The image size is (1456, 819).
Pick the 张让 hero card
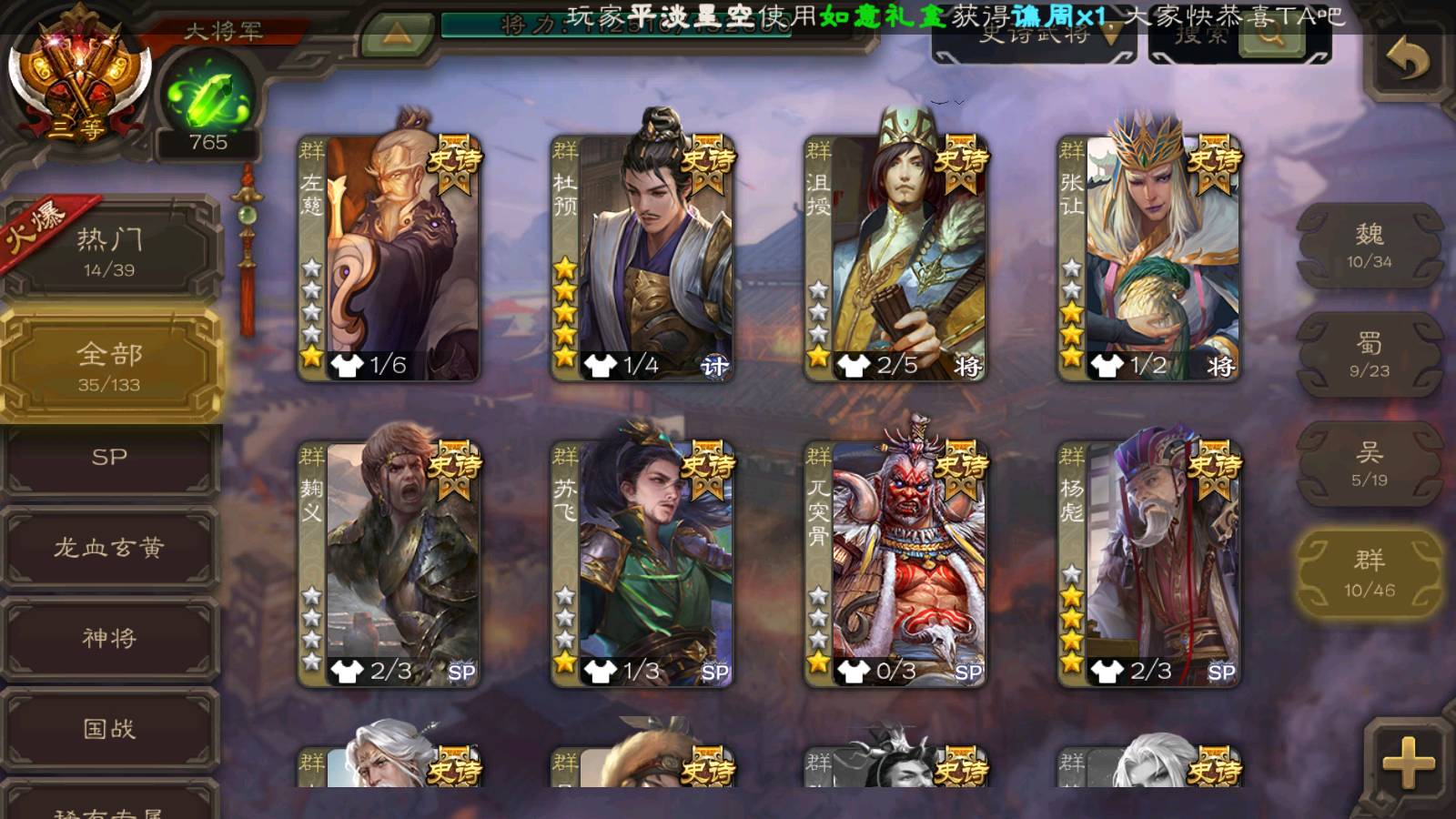(x=1149, y=259)
